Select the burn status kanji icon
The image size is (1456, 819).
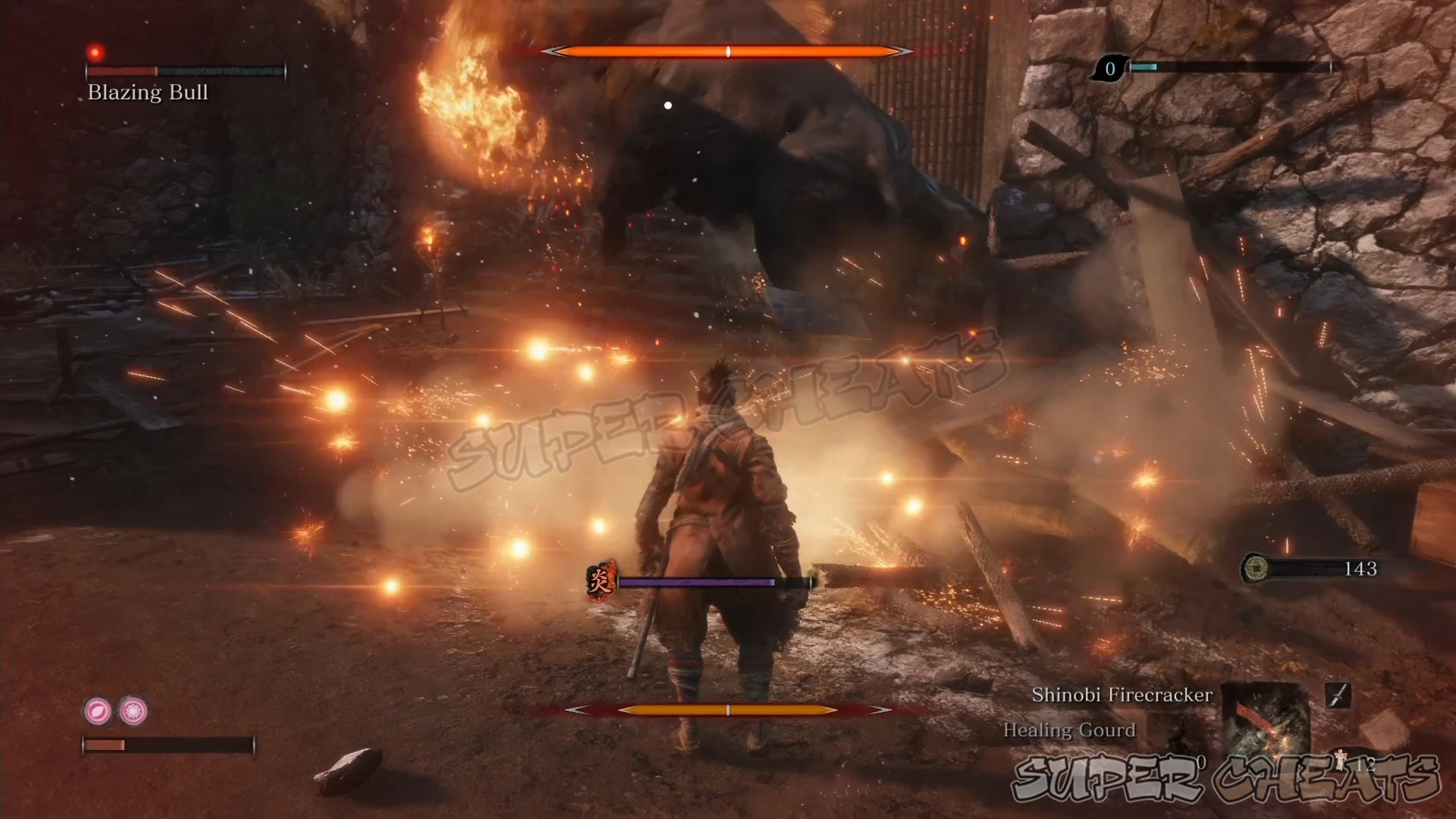click(601, 582)
